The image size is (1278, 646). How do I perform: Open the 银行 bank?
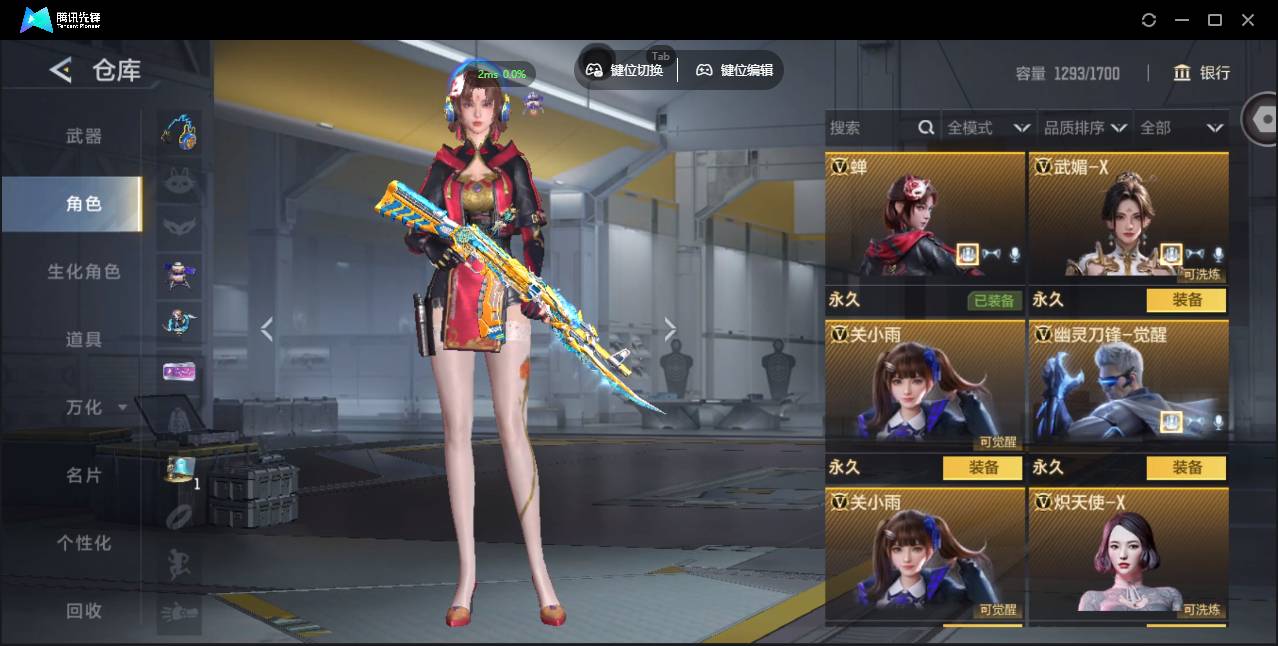click(1202, 73)
